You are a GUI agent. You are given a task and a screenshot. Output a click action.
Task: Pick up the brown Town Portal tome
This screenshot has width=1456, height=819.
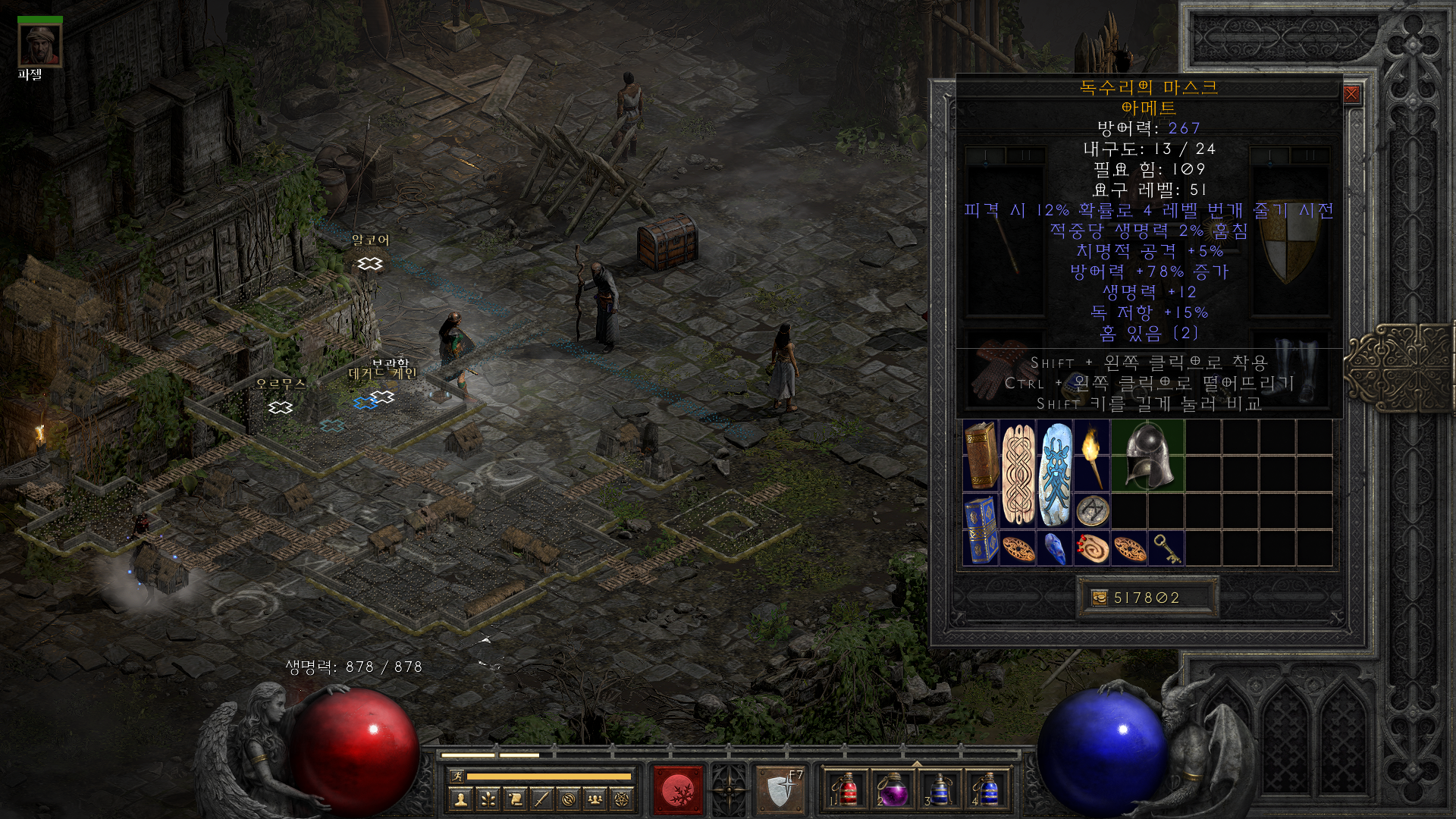(980, 454)
